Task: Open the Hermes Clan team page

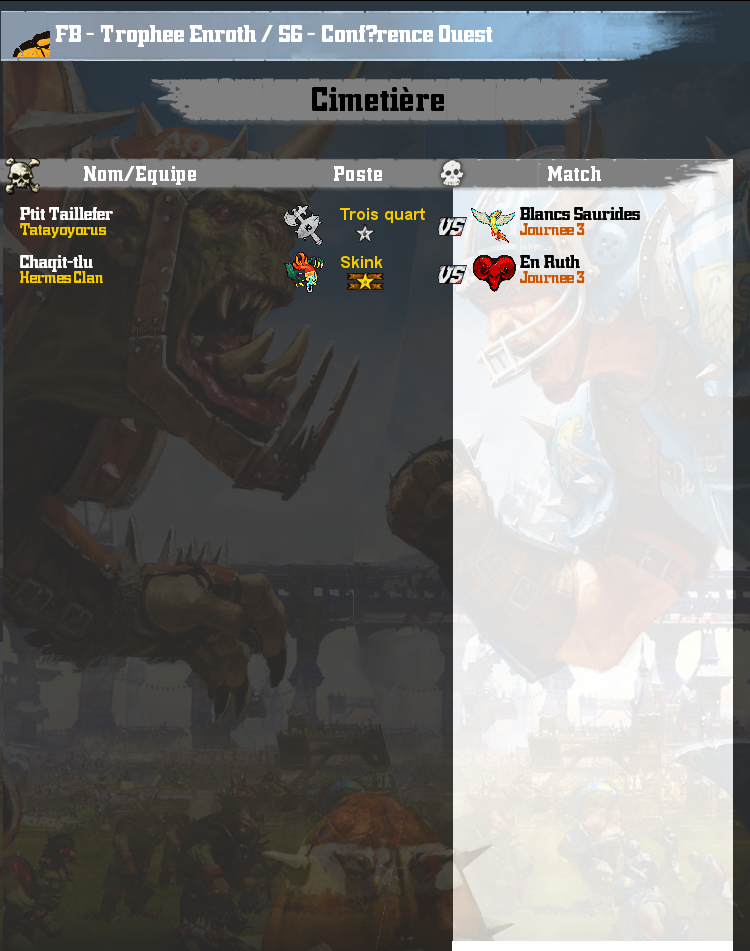Action: click(61, 278)
